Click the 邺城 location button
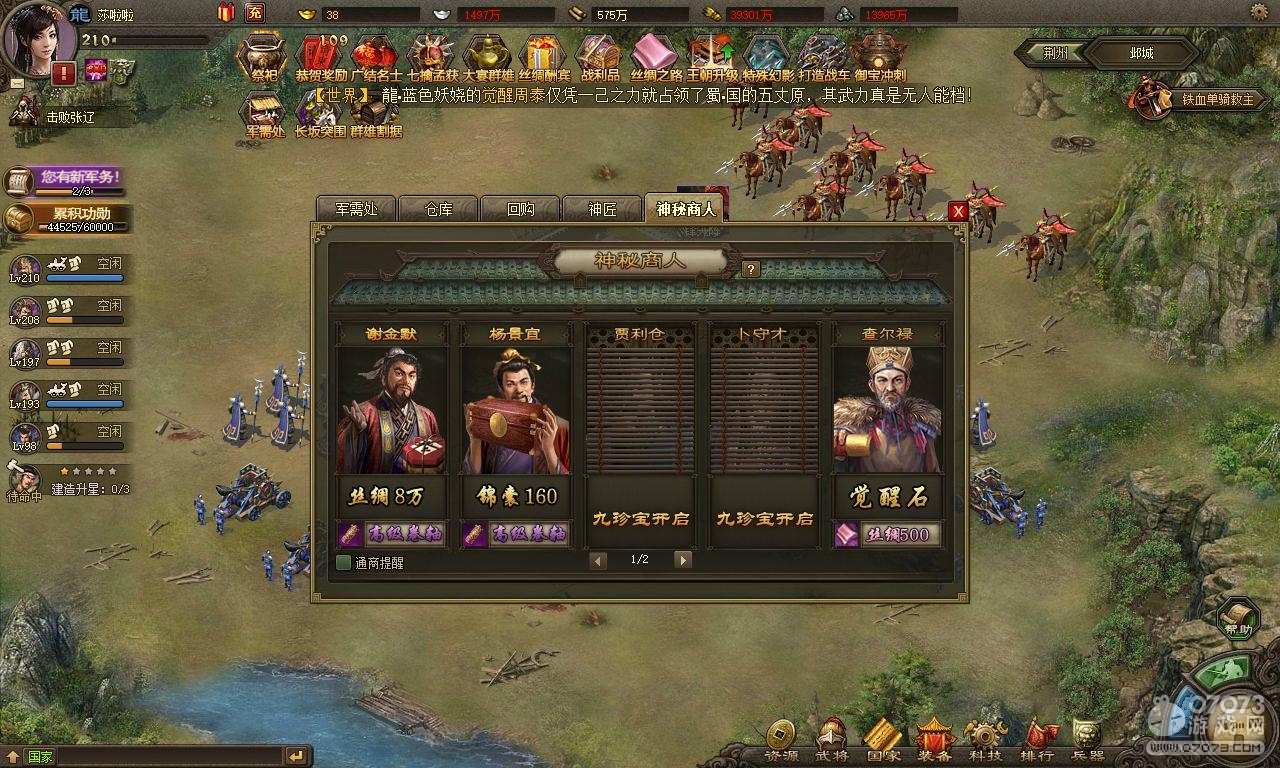This screenshot has height=768, width=1280. 1141,53
